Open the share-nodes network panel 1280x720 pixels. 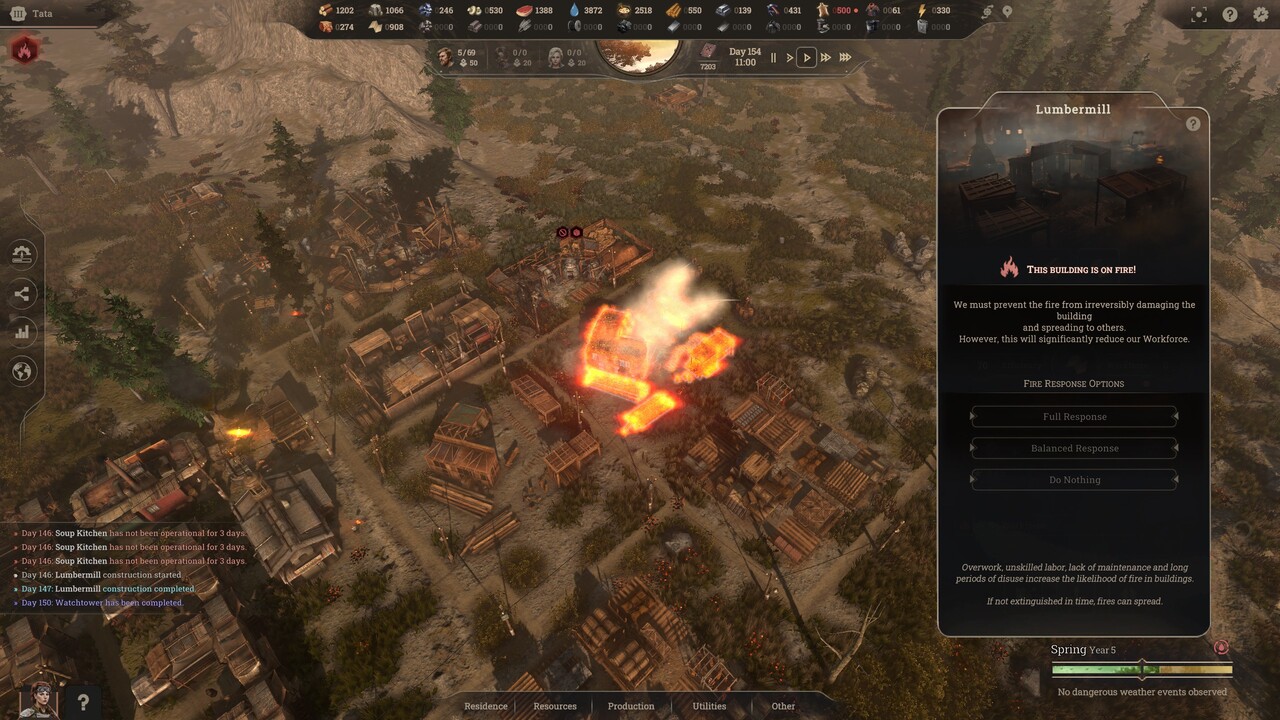22,293
